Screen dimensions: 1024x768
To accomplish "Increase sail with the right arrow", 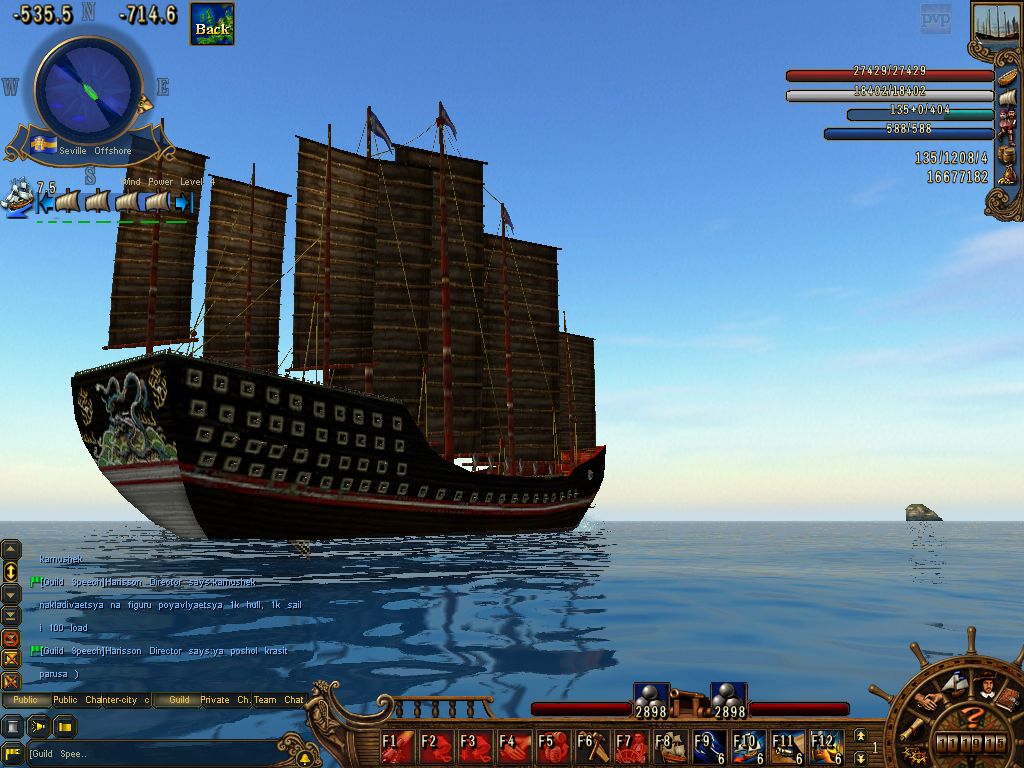I will 182,203.
